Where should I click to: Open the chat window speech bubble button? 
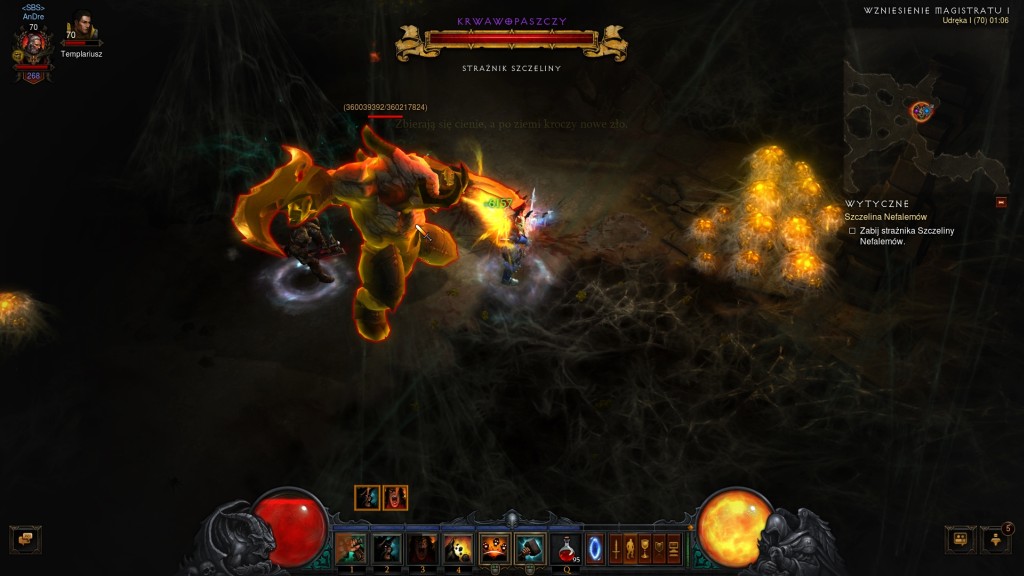pos(25,539)
